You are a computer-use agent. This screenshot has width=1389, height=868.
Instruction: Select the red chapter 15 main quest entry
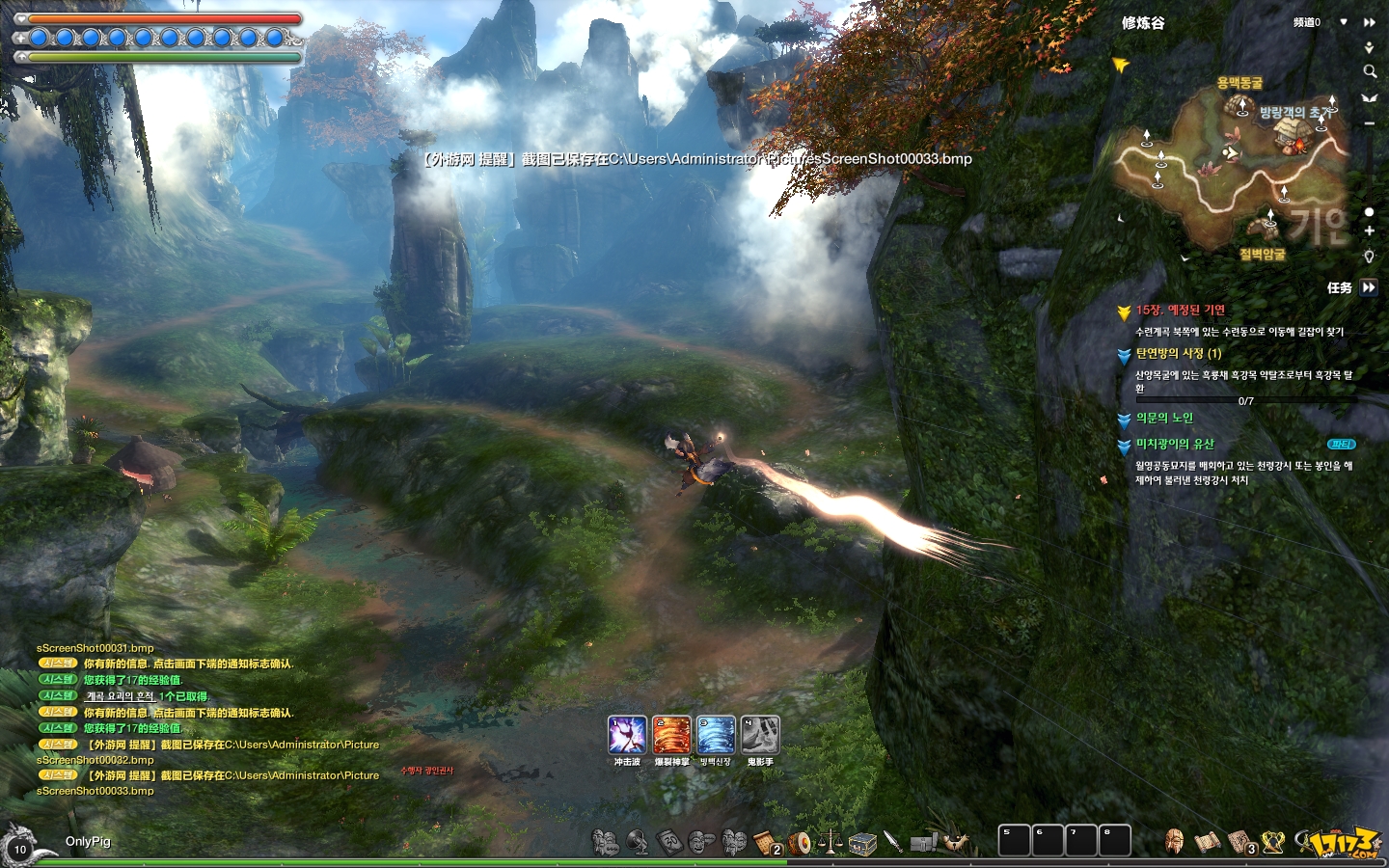point(1180,311)
